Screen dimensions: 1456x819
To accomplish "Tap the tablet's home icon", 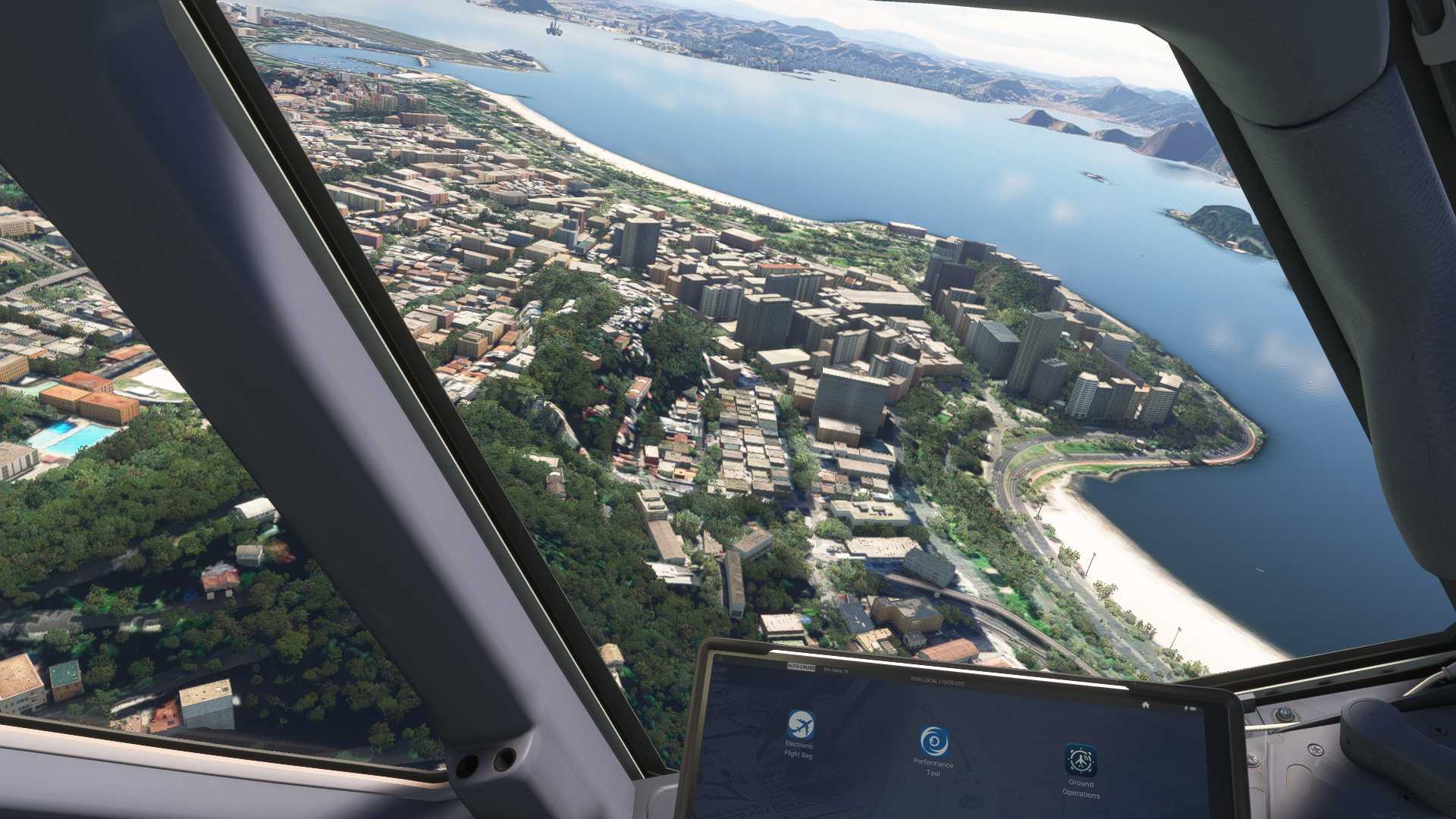I will pyautogui.click(x=1146, y=704).
